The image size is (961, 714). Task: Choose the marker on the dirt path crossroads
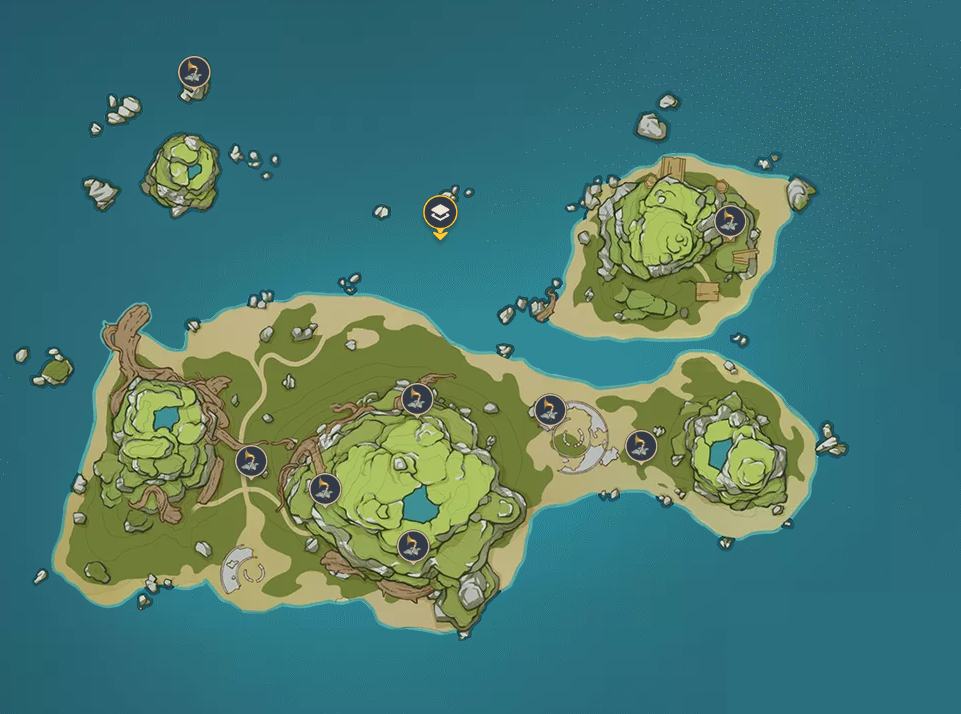(x=251, y=460)
